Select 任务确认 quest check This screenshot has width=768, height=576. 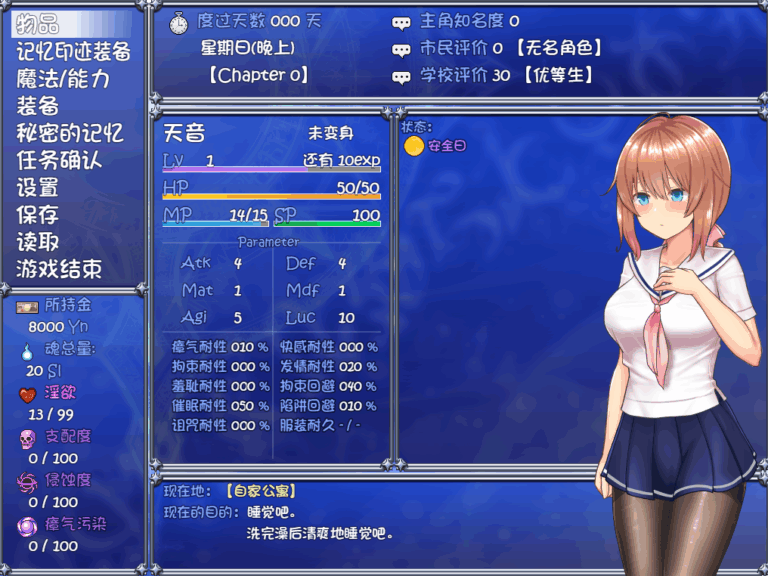(x=59, y=160)
